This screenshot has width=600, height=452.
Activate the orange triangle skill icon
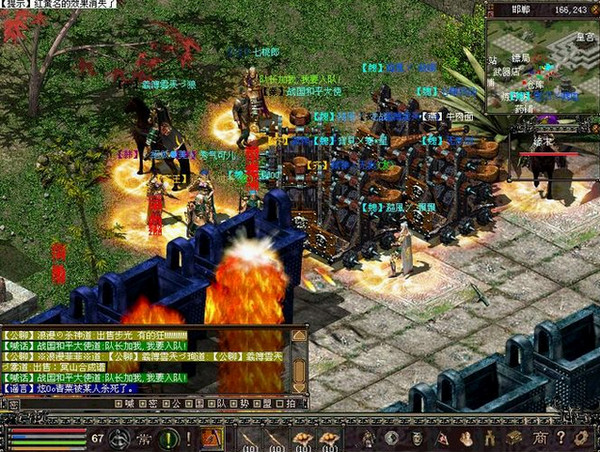tap(211, 438)
